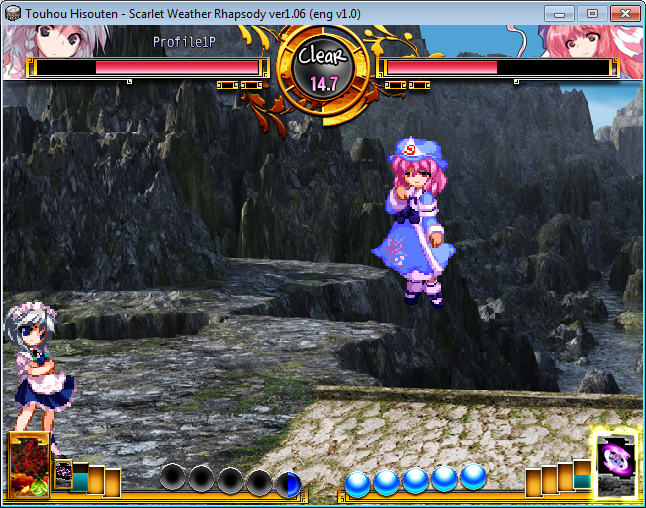Close the Touhou Hisouten window
Image resolution: width=646 pixels, height=508 pixels.
click(x=624, y=14)
